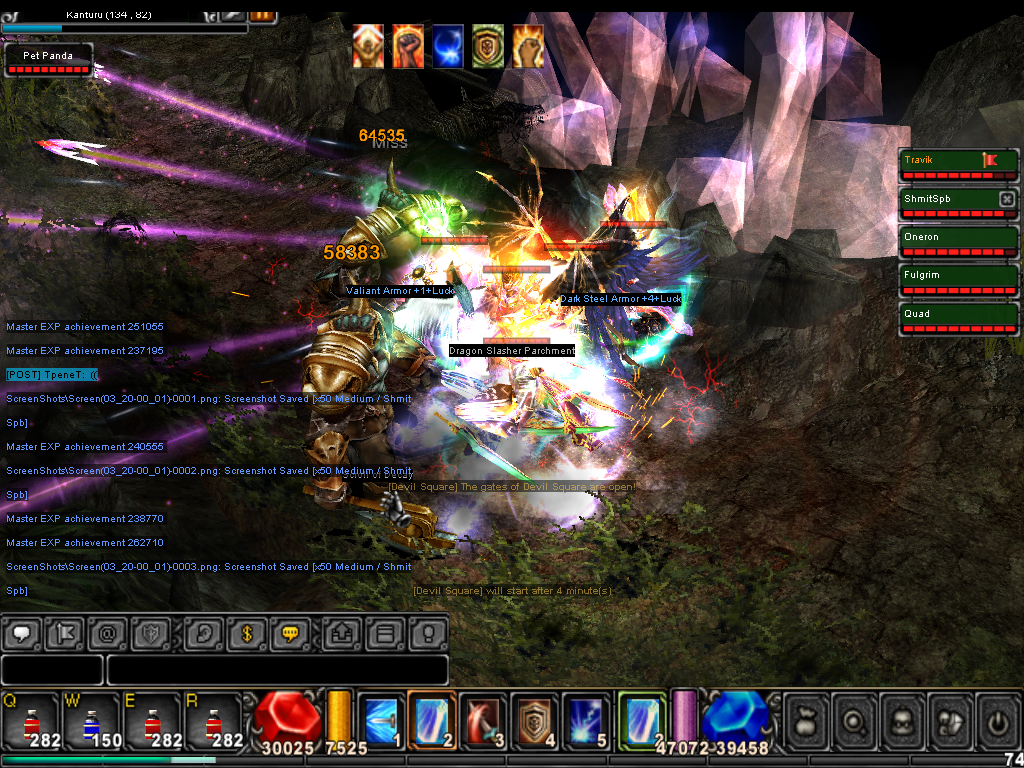Use the Q red potion slot
Screen dimensions: 1024x768
[x=31, y=720]
